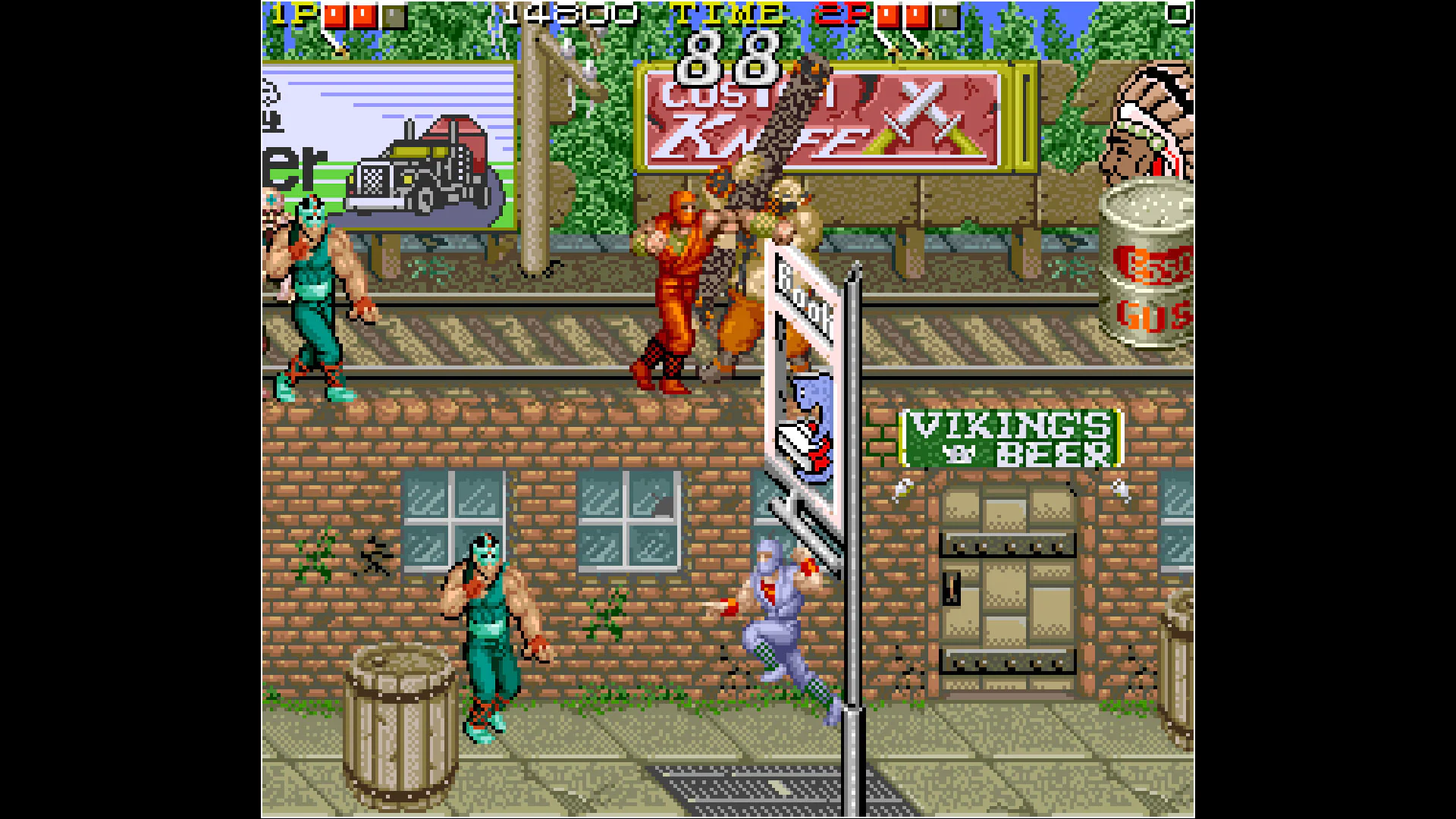
Task: Click the 2P score indicator
Action: 842,13
